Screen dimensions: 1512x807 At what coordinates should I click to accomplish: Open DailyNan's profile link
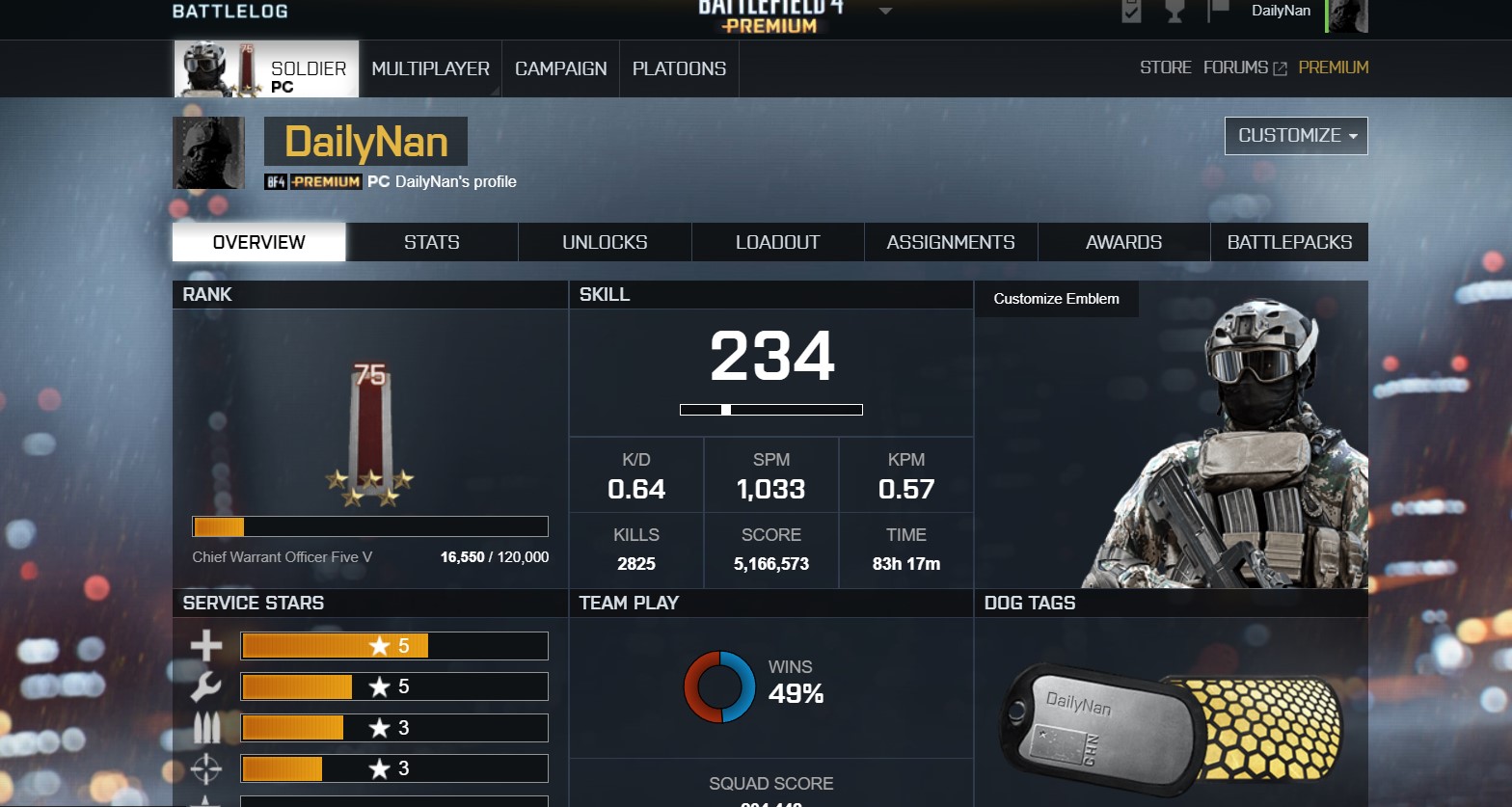(455, 181)
